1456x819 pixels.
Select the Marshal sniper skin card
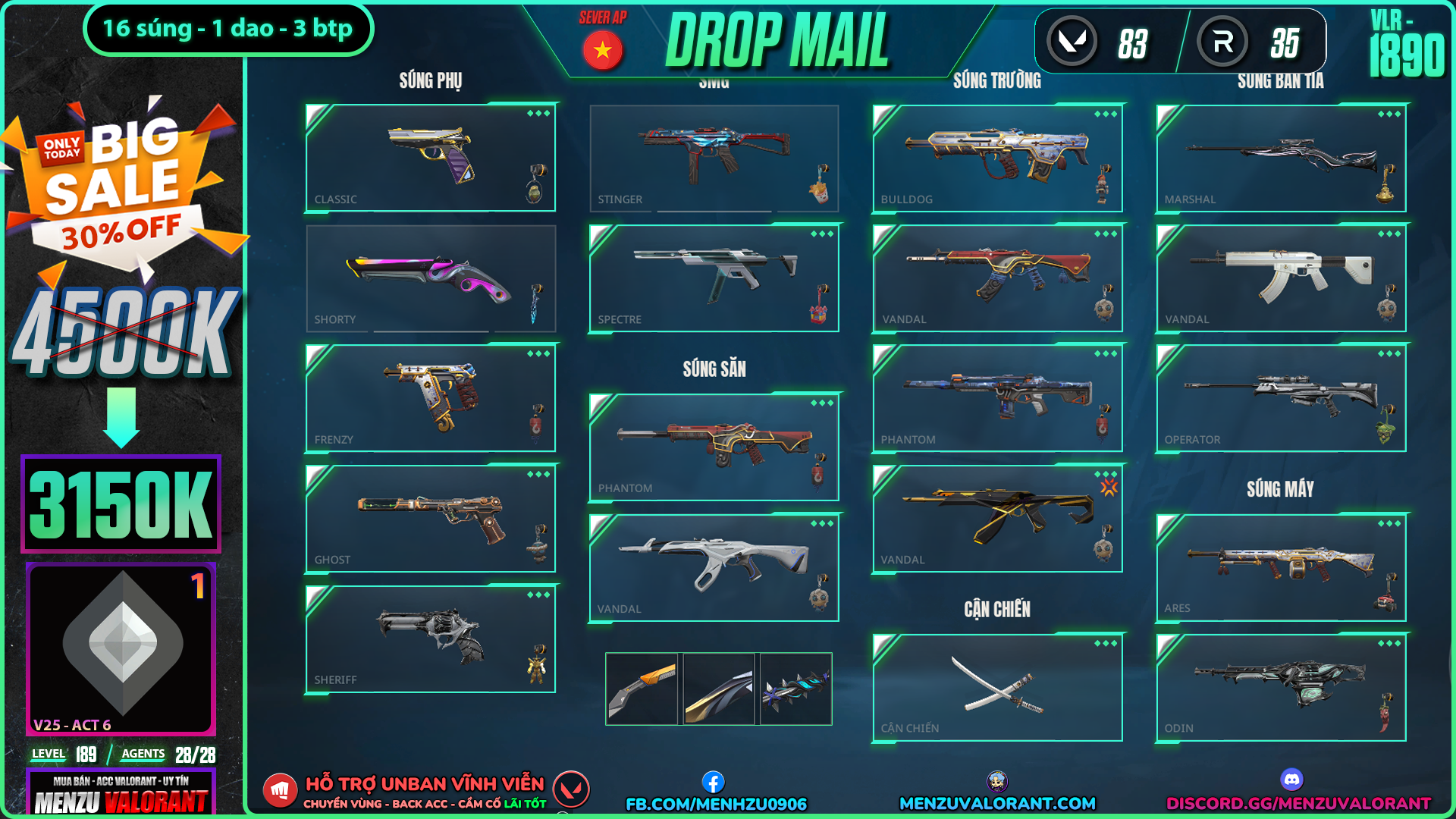1281,158
